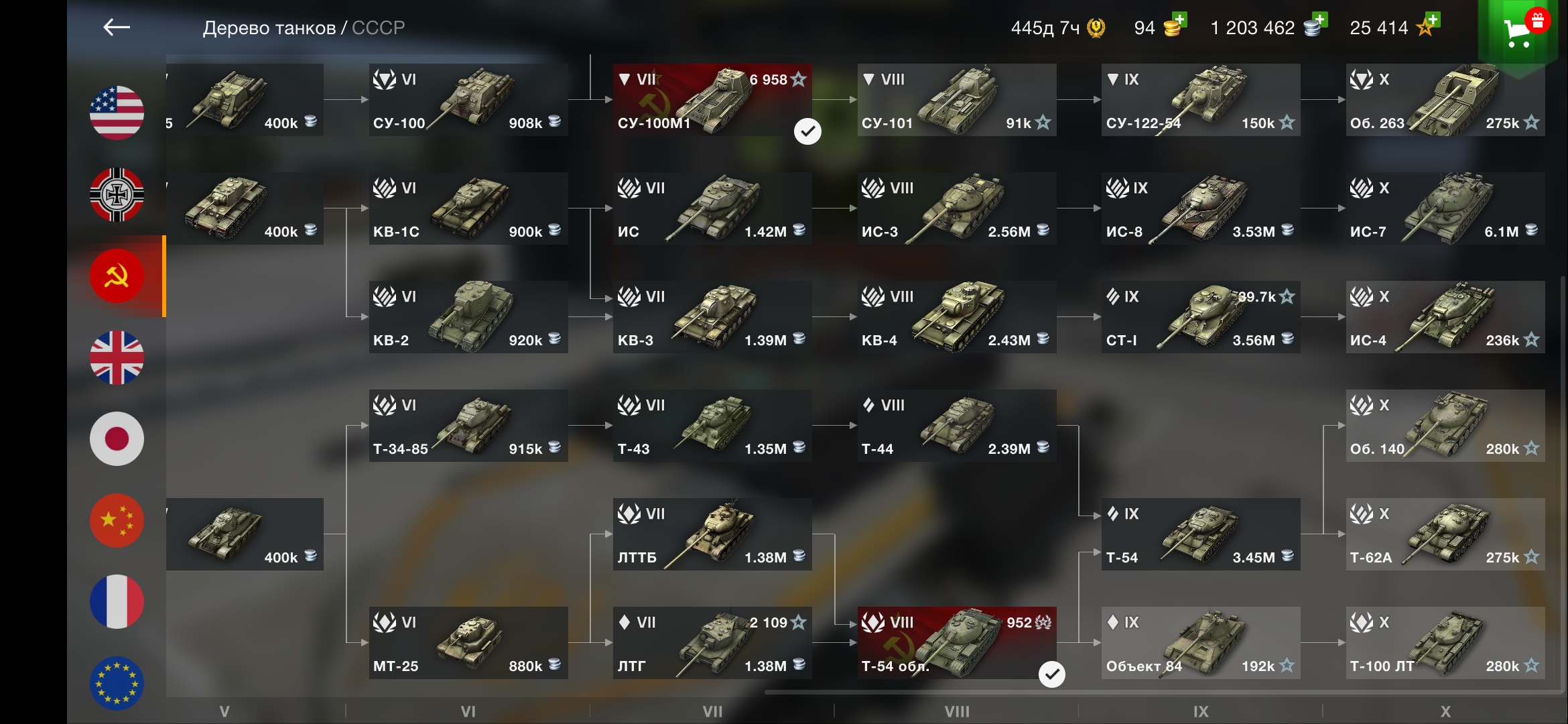Open the Т-54 обл. tank card
The height and width of the screenshot is (724, 1568).
coord(956,643)
